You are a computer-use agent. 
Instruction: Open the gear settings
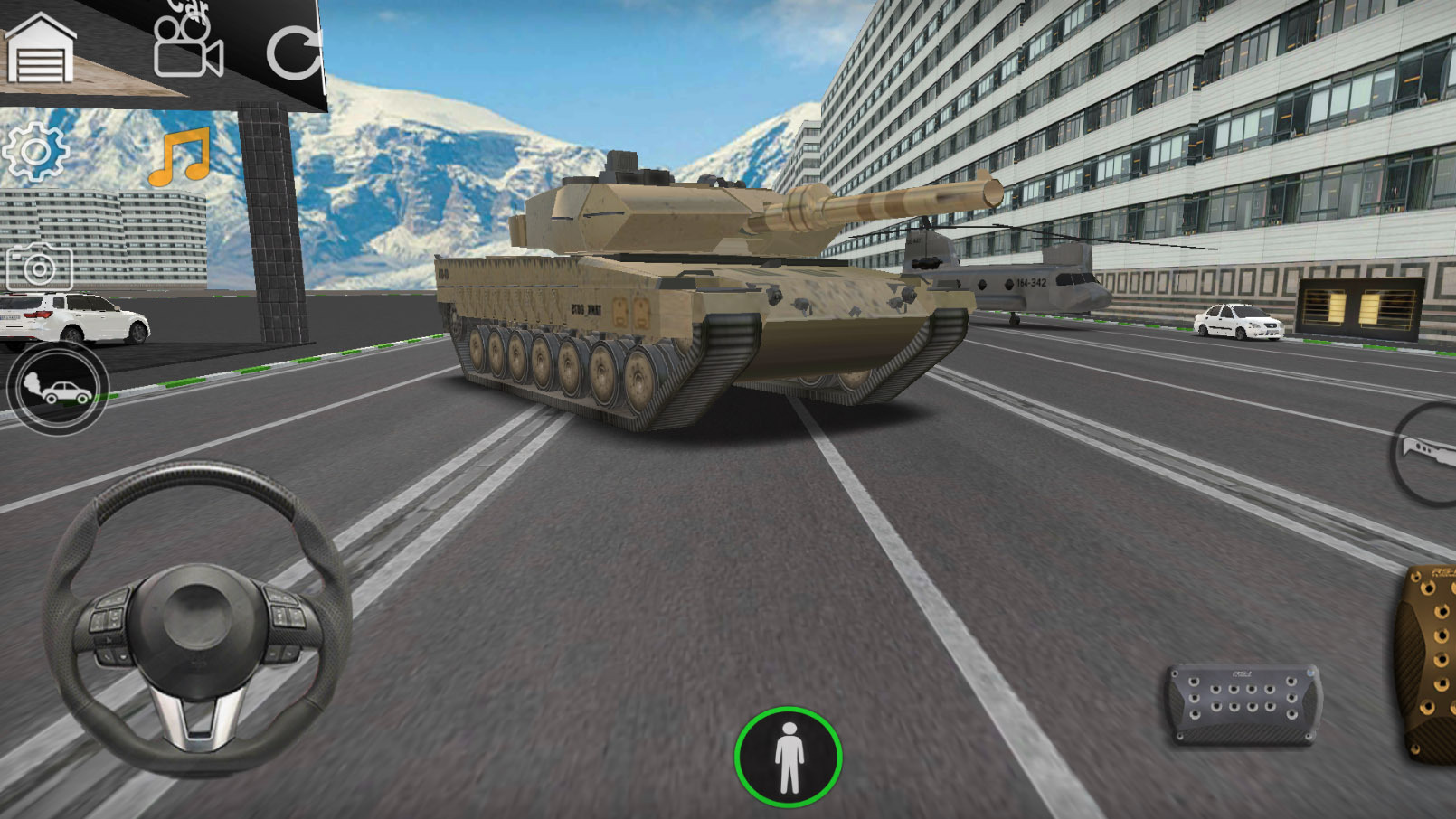tap(35, 151)
